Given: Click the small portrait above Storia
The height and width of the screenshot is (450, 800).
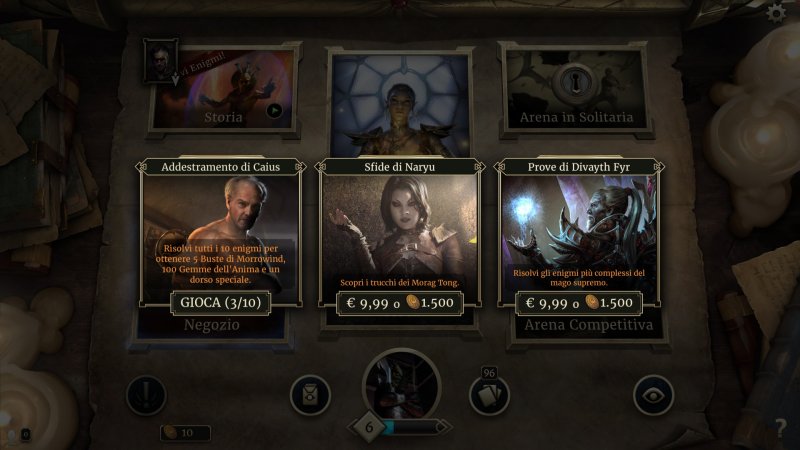Looking at the screenshot, I should [x=159, y=60].
